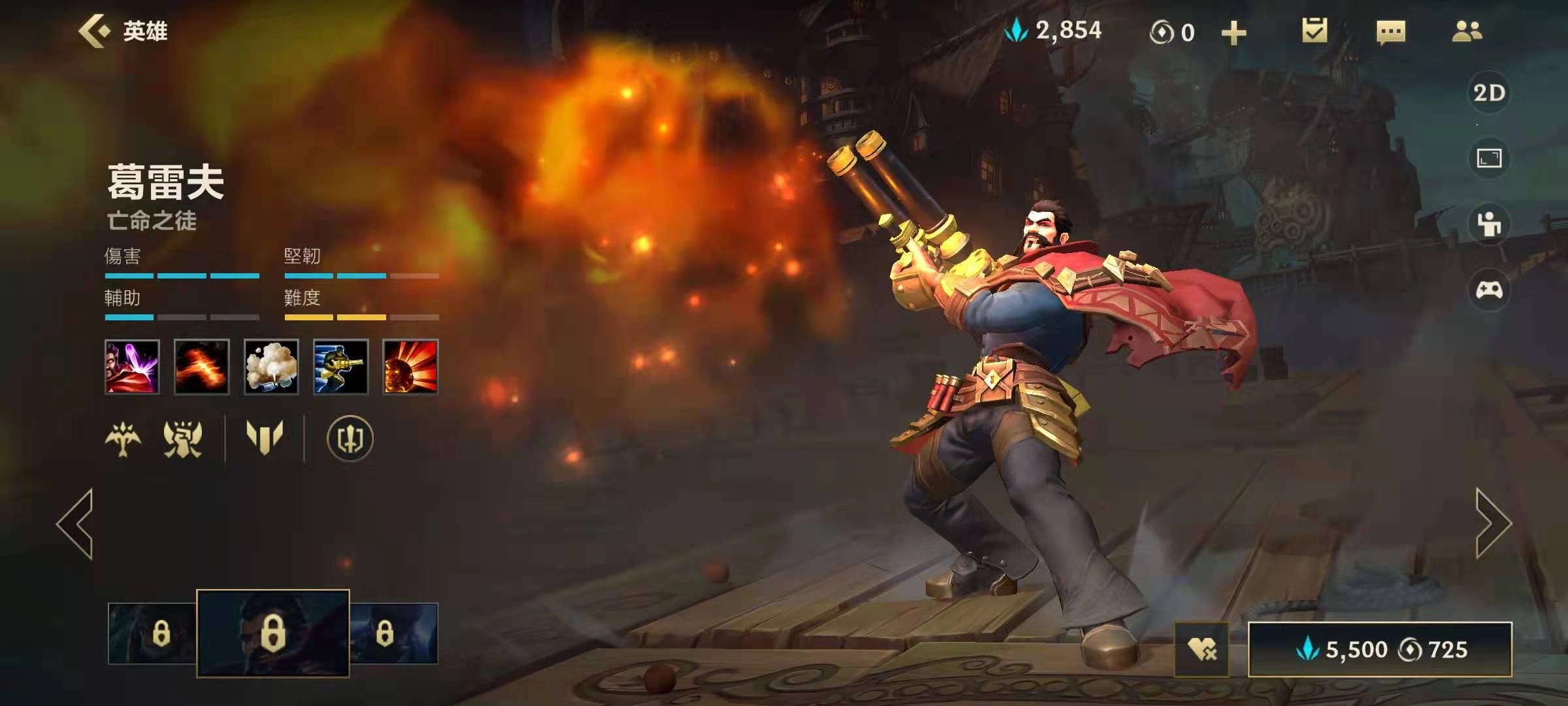The height and width of the screenshot is (706, 1568).
Task: Switch to 2D splash art view
Action: coord(1489,93)
